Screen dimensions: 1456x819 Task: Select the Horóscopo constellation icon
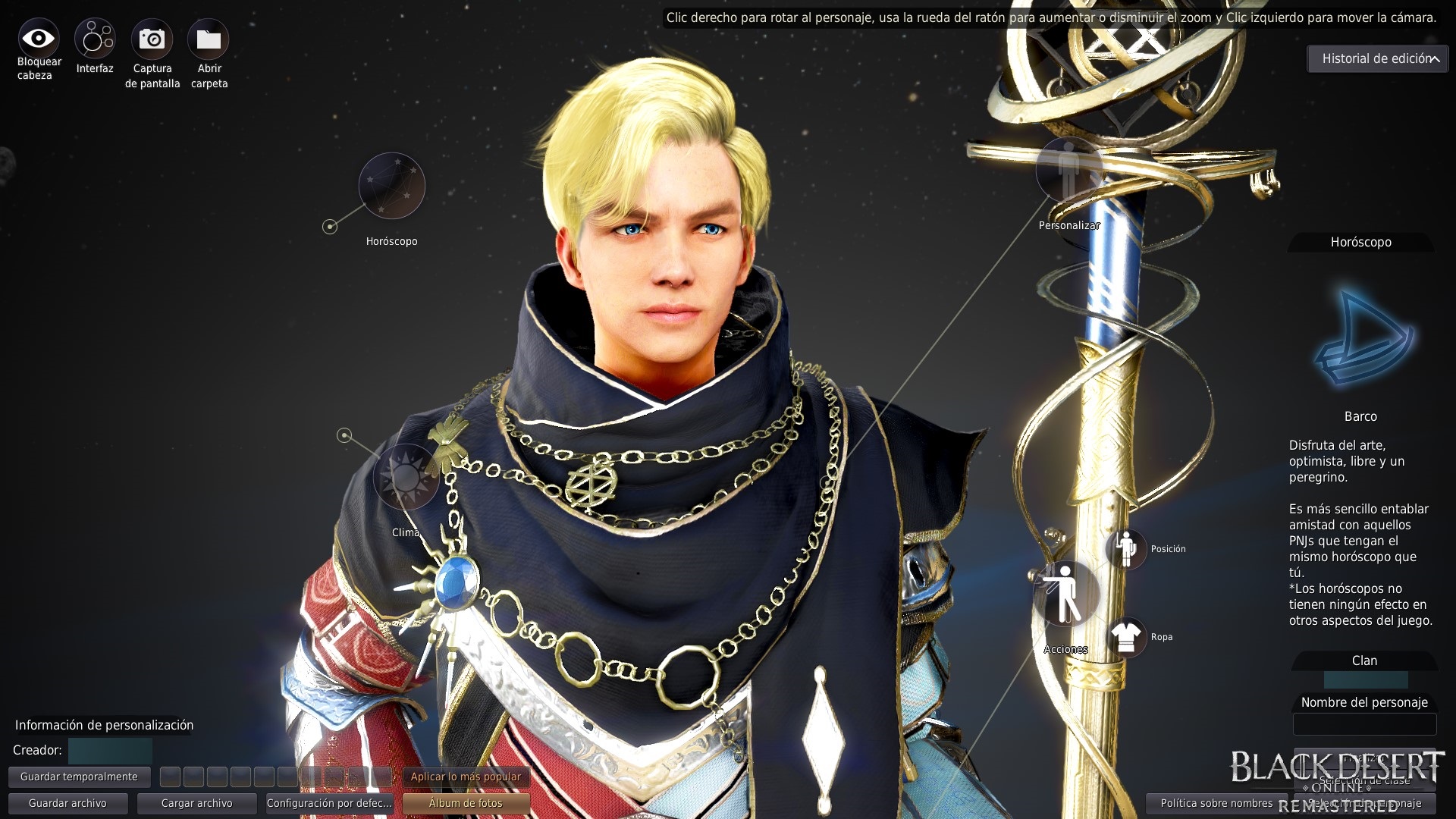[391, 186]
